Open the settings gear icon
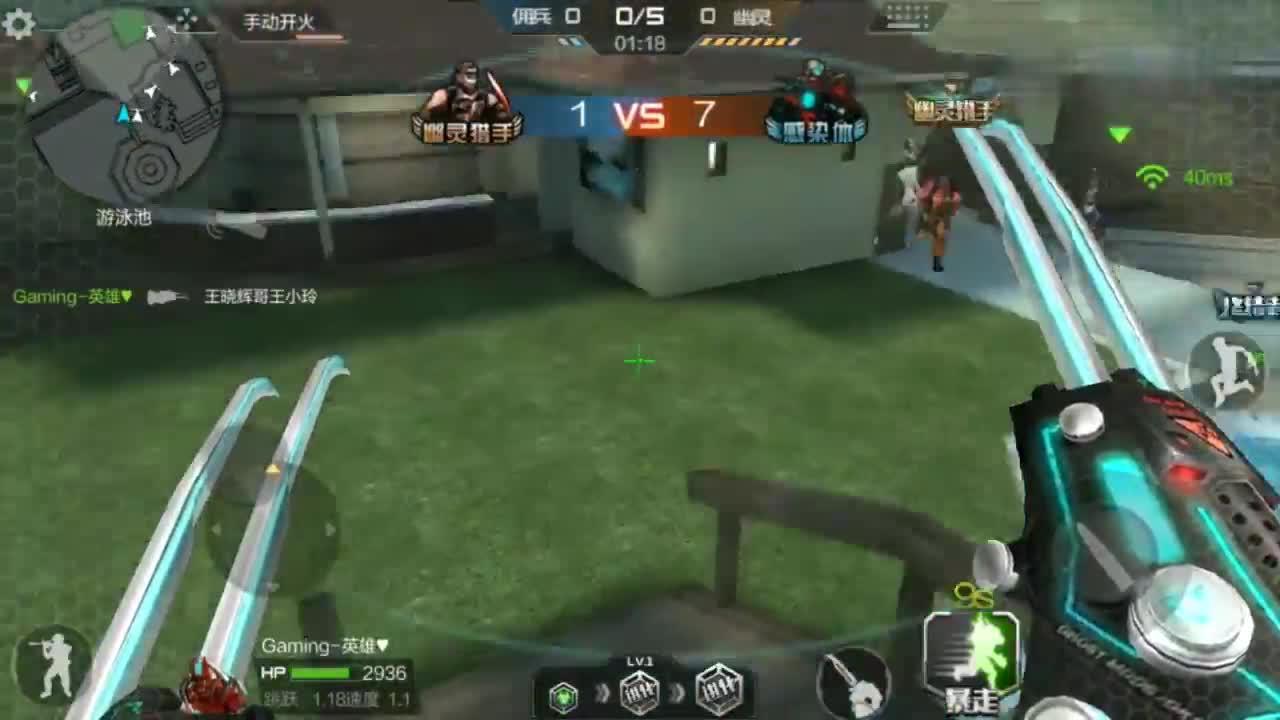The width and height of the screenshot is (1280, 720). click(19, 23)
